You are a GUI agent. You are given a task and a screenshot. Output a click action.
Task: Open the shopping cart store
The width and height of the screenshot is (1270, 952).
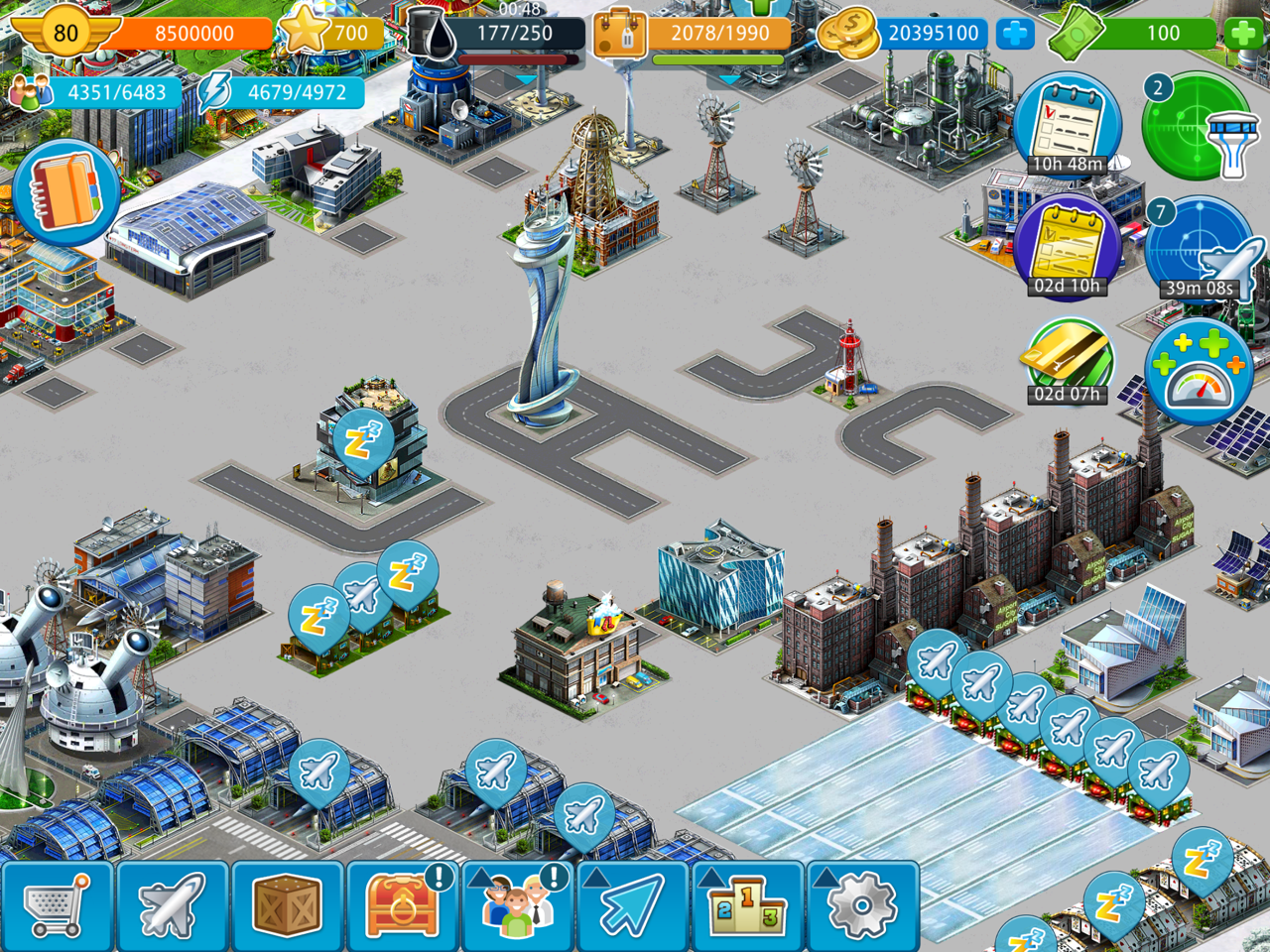click(x=57, y=906)
